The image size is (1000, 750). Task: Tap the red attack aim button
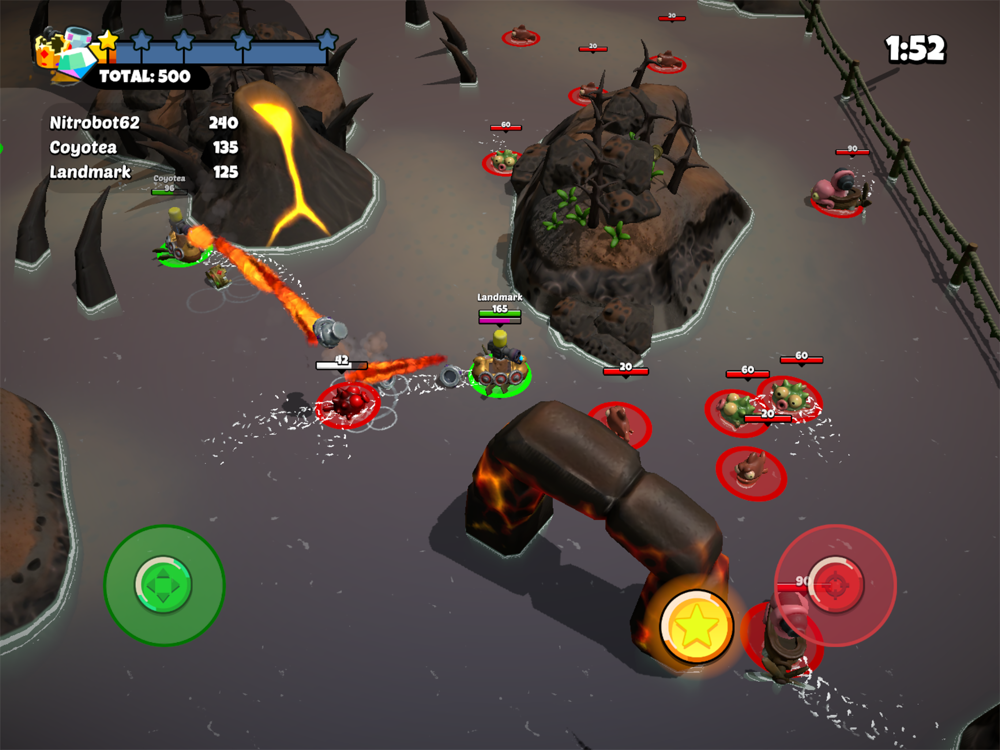click(835, 583)
